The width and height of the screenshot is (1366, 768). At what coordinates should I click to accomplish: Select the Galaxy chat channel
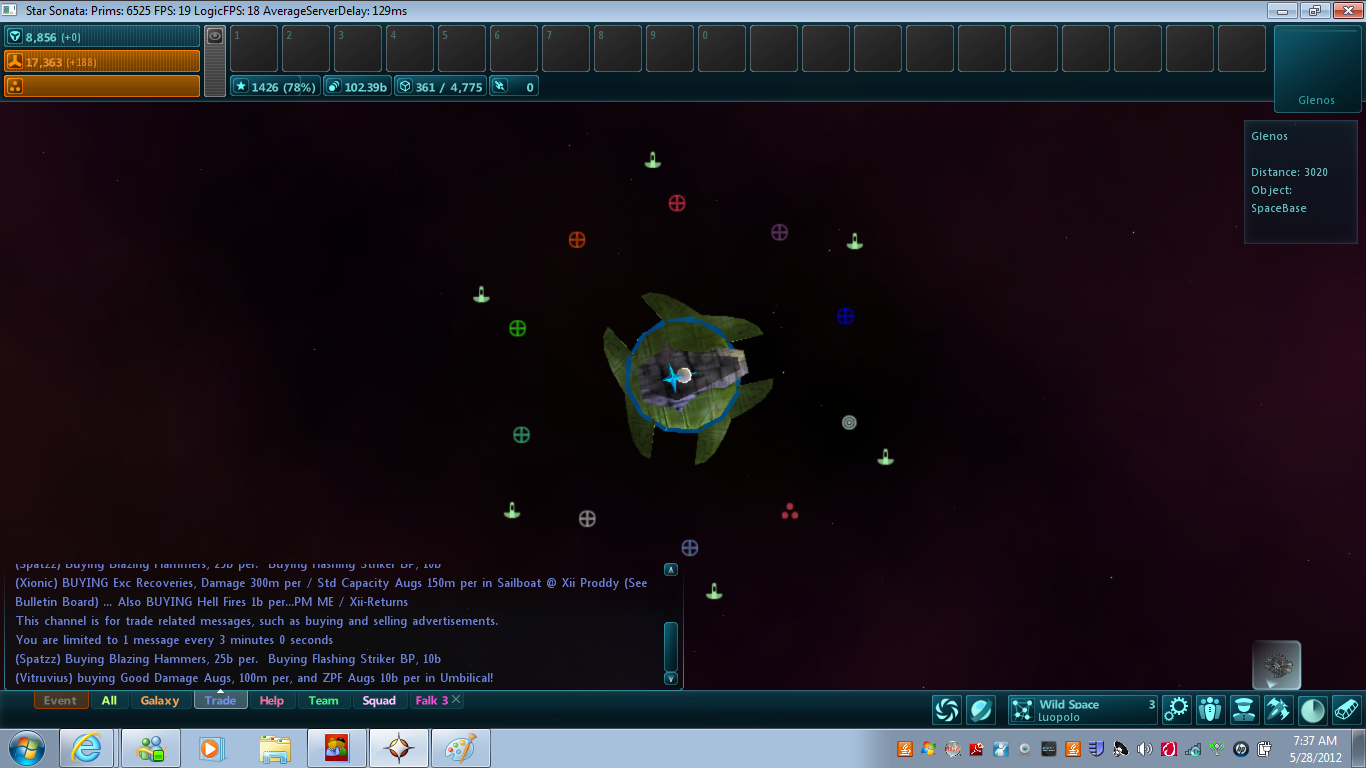[x=160, y=700]
